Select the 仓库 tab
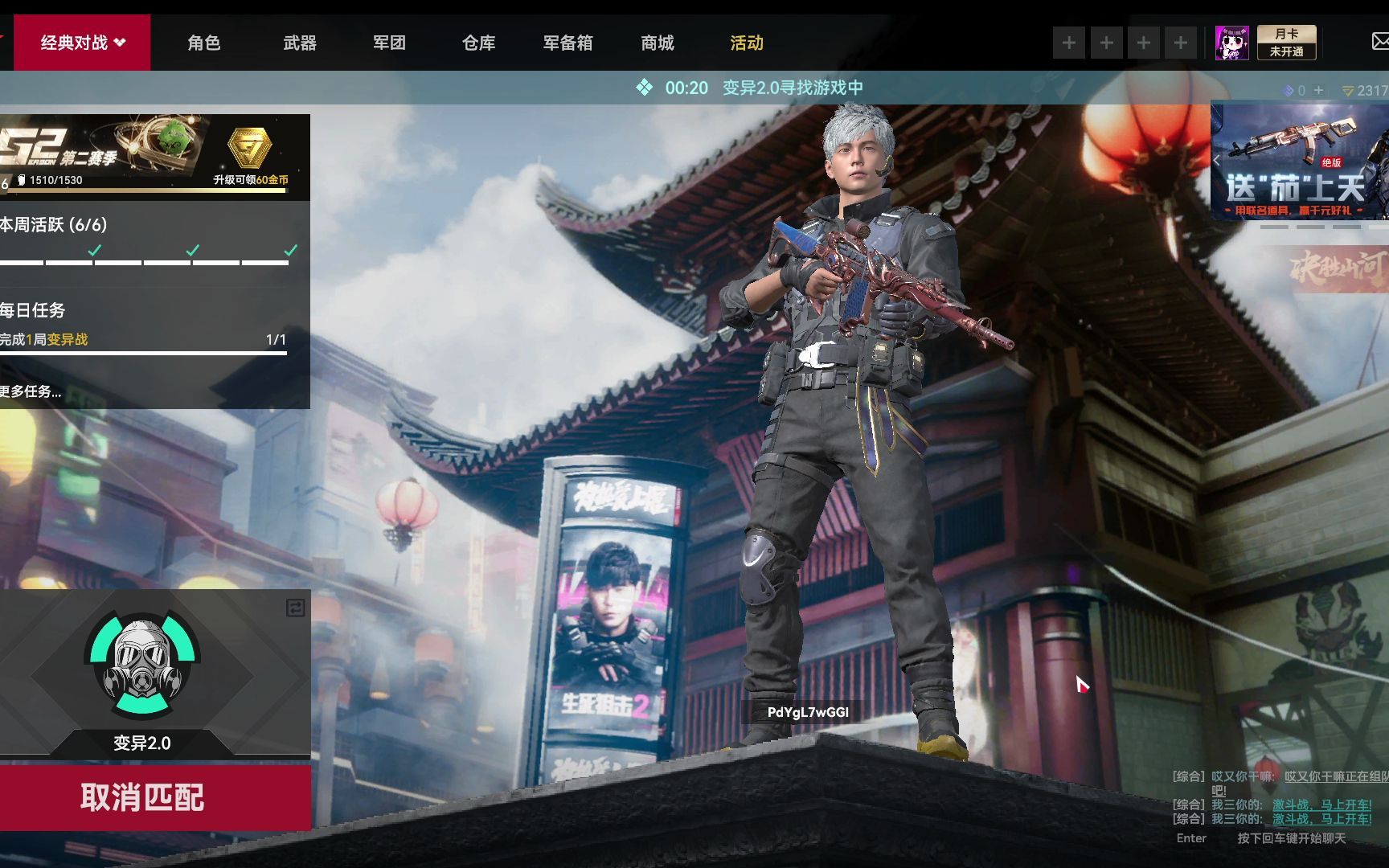Screen dimensions: 1389x868 [478, 43]
